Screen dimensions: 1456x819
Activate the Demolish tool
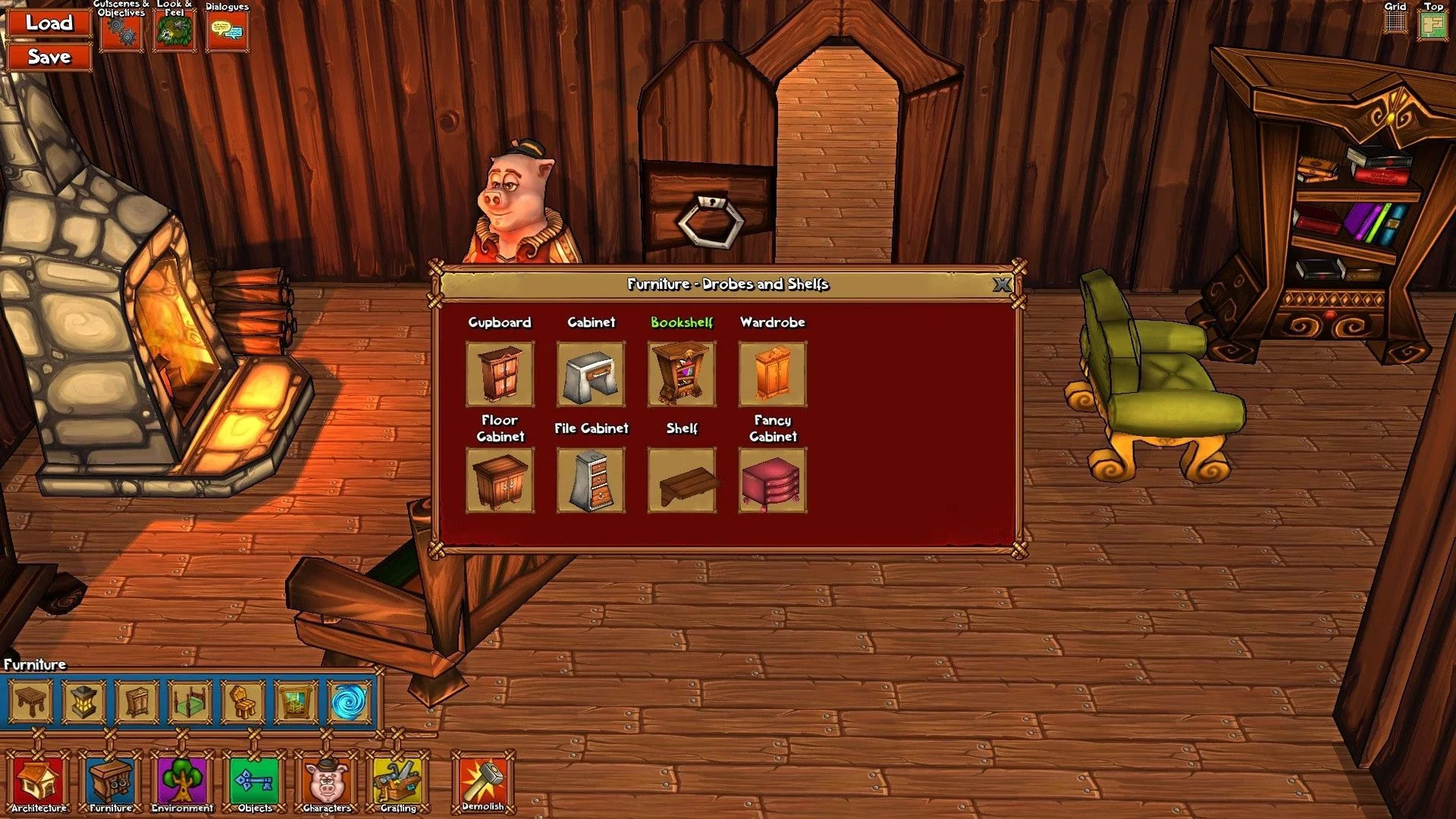tap(483, 782)
